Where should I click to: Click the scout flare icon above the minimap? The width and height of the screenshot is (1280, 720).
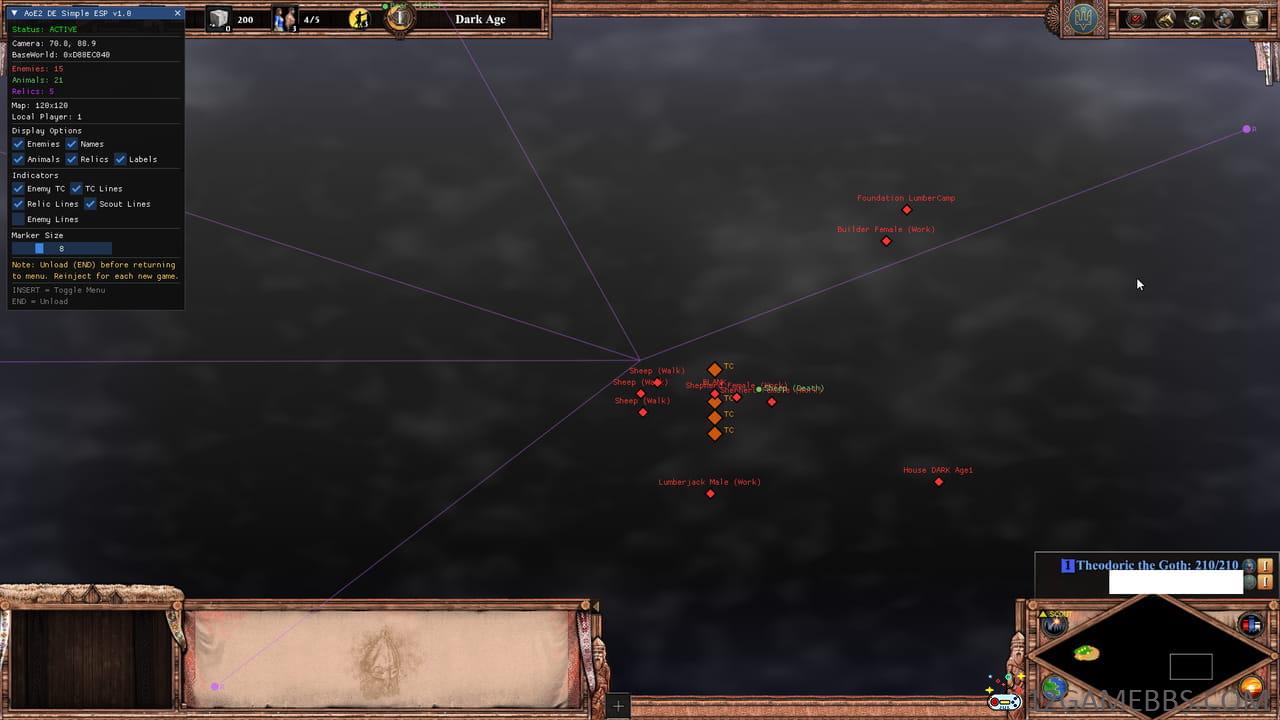[1054, 625]
